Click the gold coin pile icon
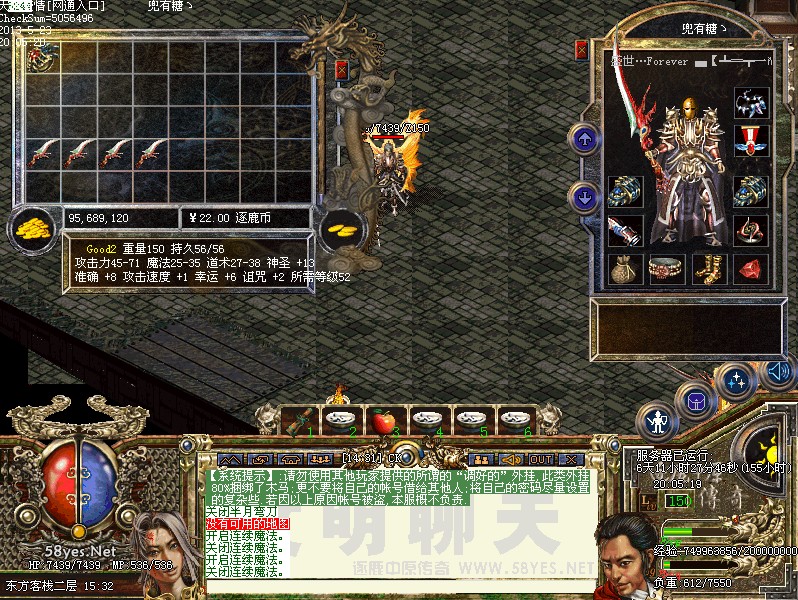The image size is (798, 600). [x=30, y=228]
